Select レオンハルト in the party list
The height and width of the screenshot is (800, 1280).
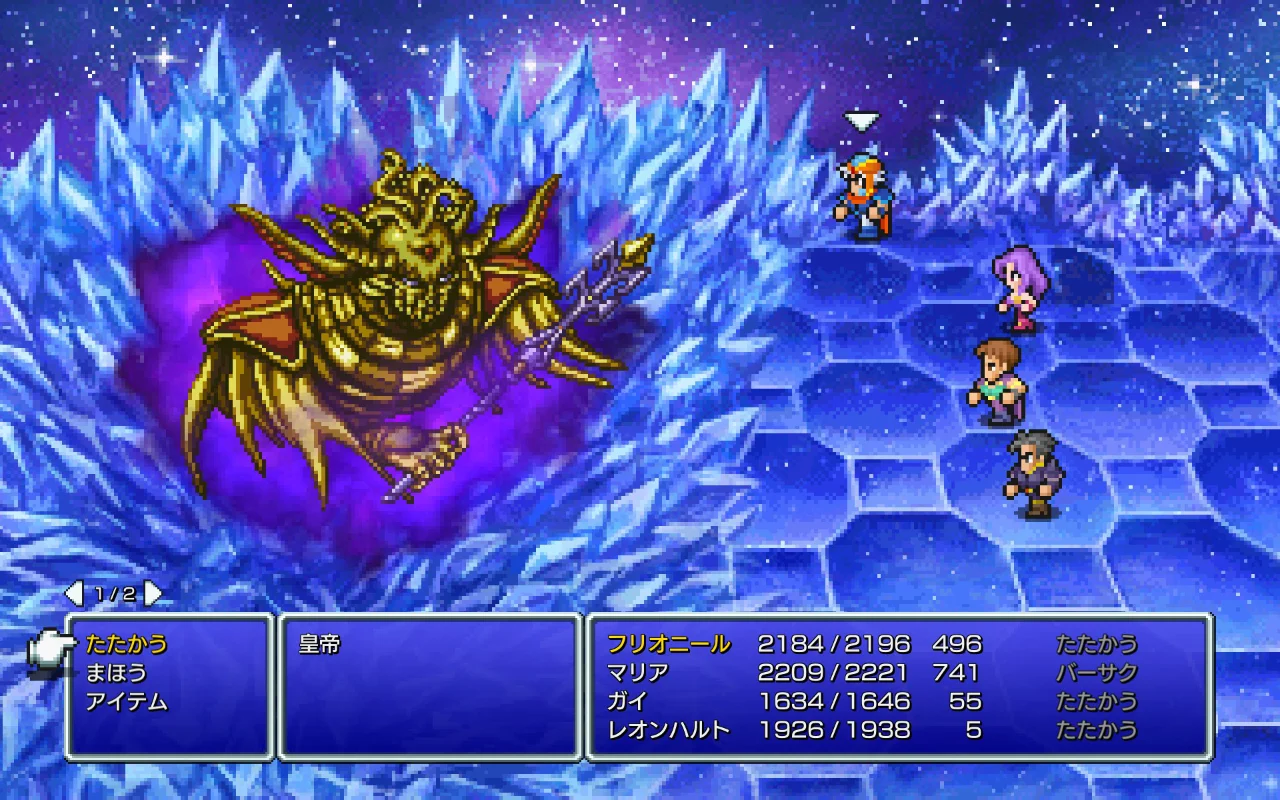[668, 730]
